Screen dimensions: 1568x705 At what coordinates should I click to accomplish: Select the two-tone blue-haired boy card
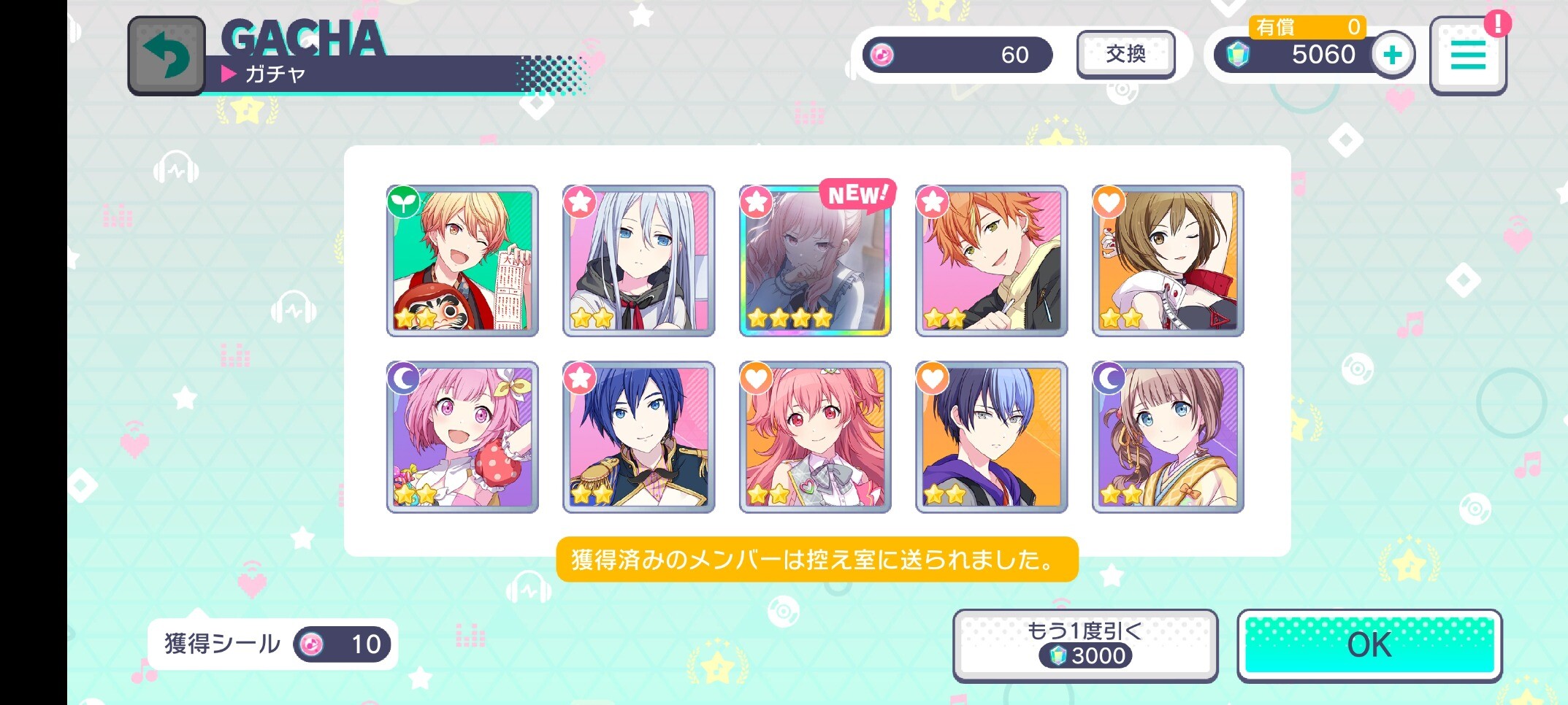(991, 436)
